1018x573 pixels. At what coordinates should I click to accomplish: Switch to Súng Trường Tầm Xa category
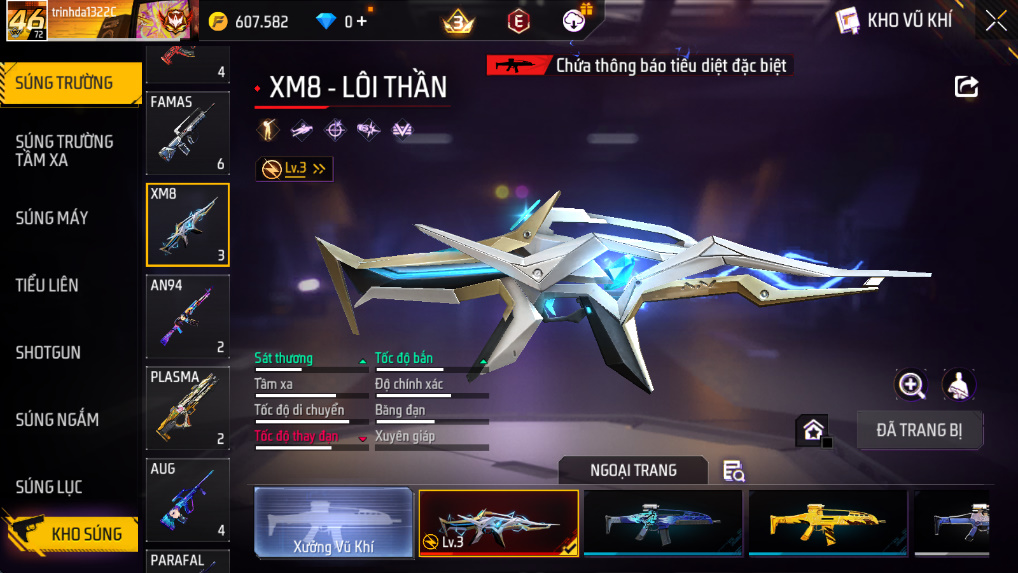tap(64, 150)
